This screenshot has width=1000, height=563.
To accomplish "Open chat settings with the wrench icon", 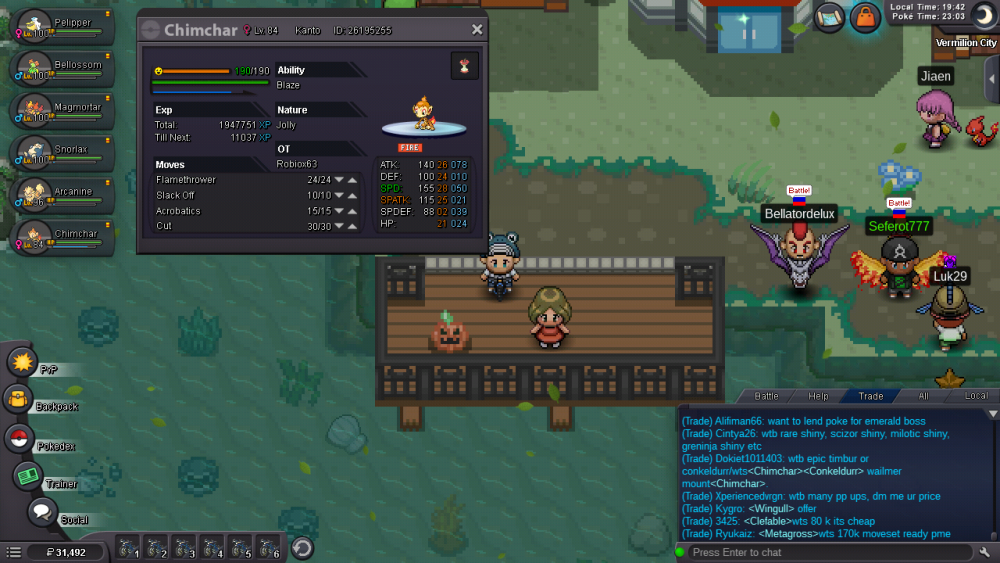I will click(985, 552).
